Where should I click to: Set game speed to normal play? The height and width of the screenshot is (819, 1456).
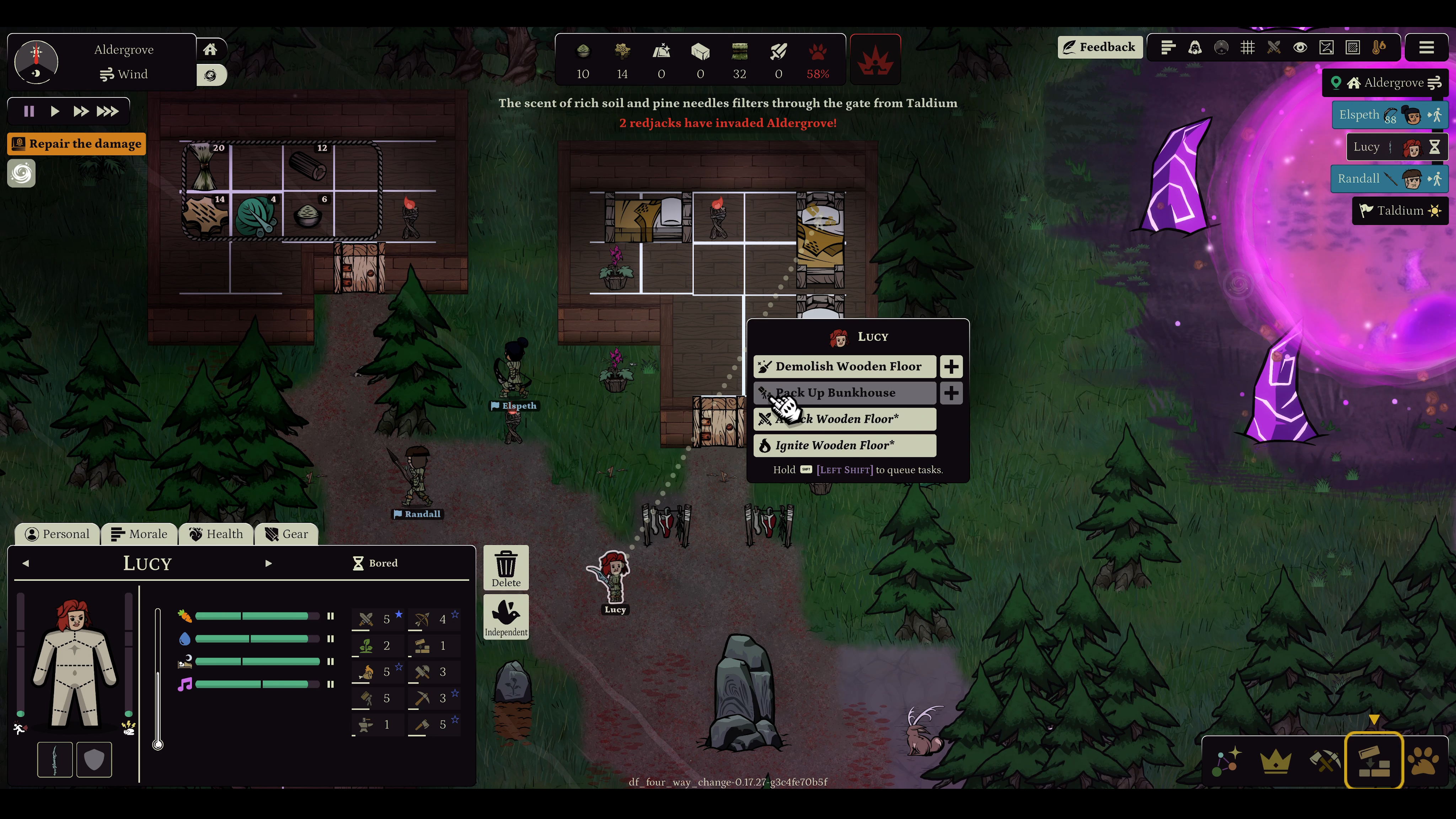coord(55,111)
